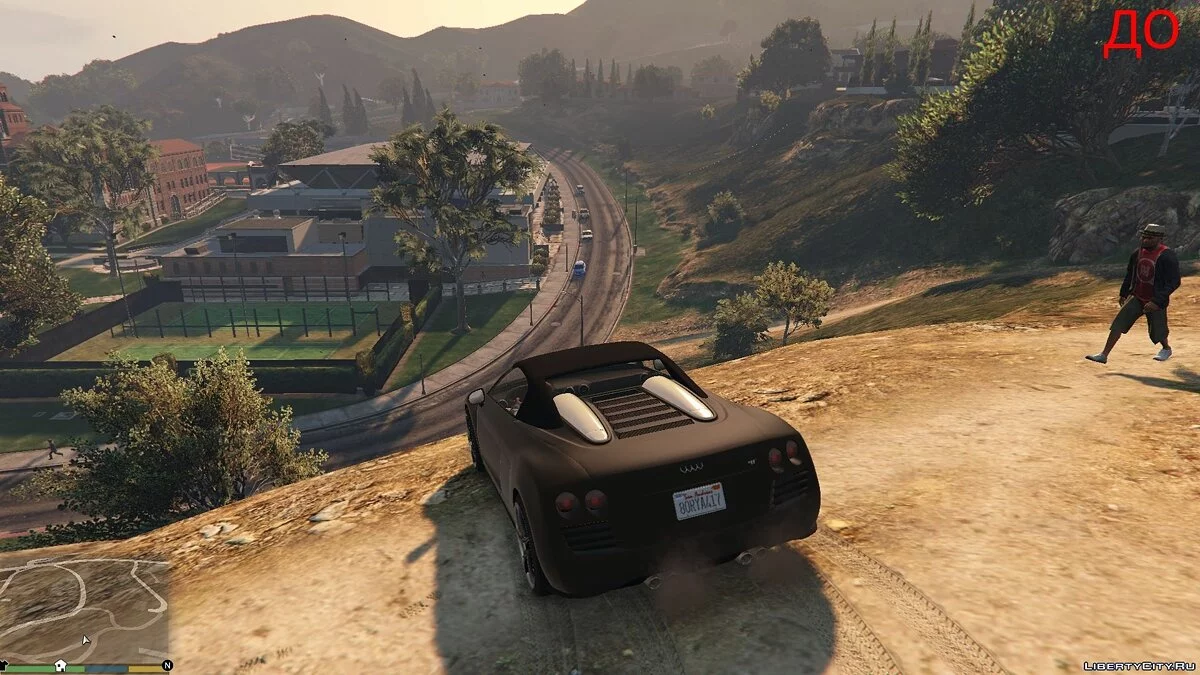
Task: Click the white safehouse blip
Action: coord(60,665)
